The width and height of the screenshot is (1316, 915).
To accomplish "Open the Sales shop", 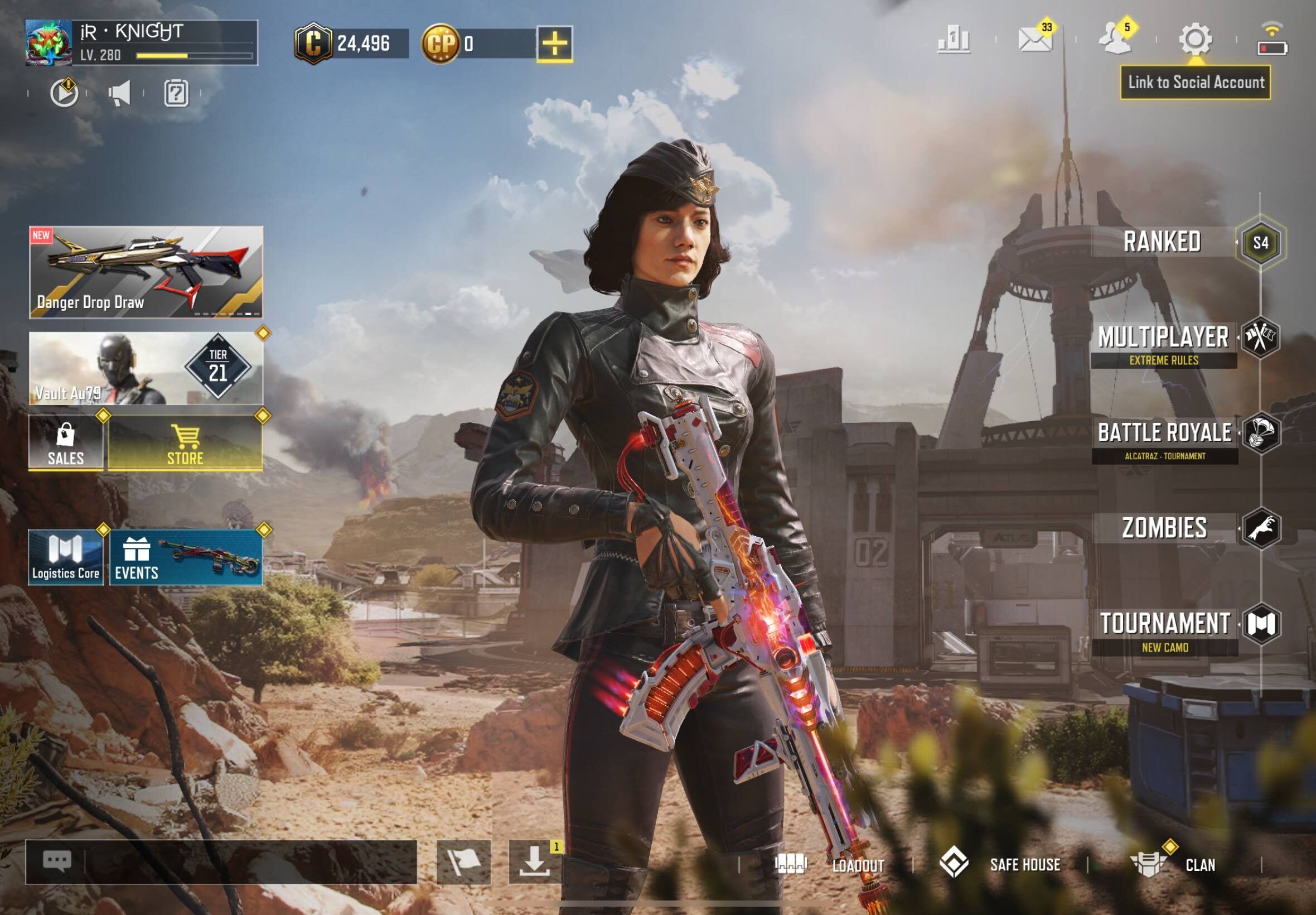I will click(66, 442).
